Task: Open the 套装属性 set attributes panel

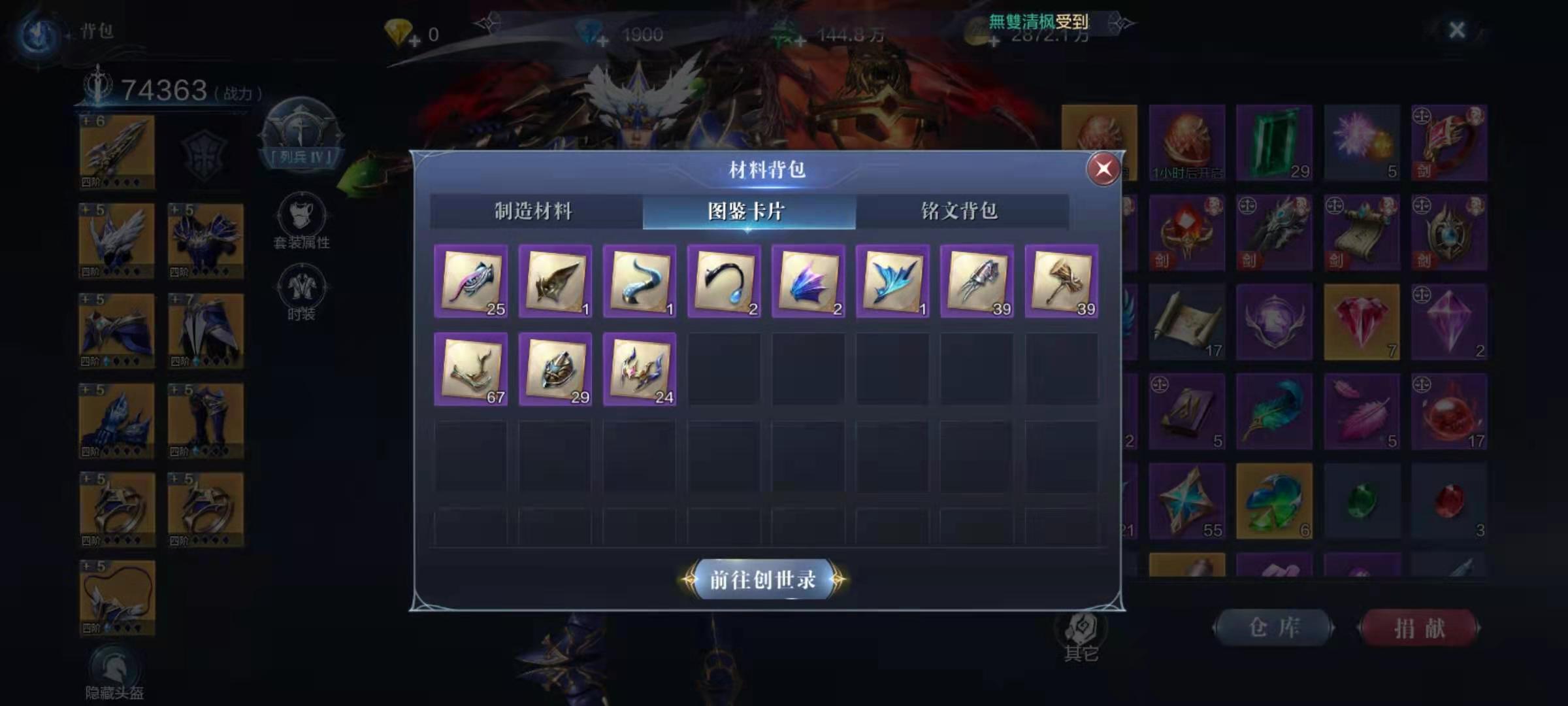Action: (x=300, y=220)
